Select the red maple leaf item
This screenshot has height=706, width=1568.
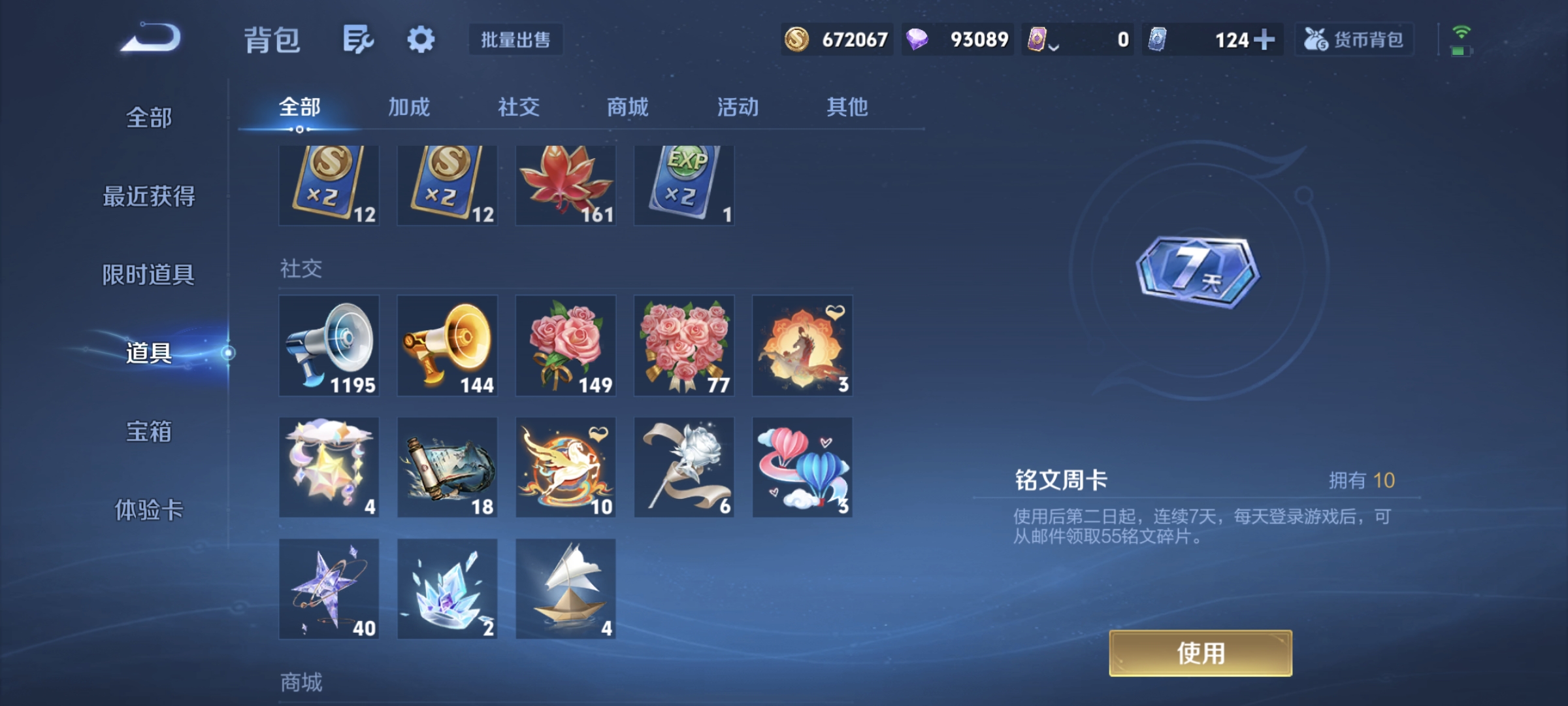tap(566, 185)
